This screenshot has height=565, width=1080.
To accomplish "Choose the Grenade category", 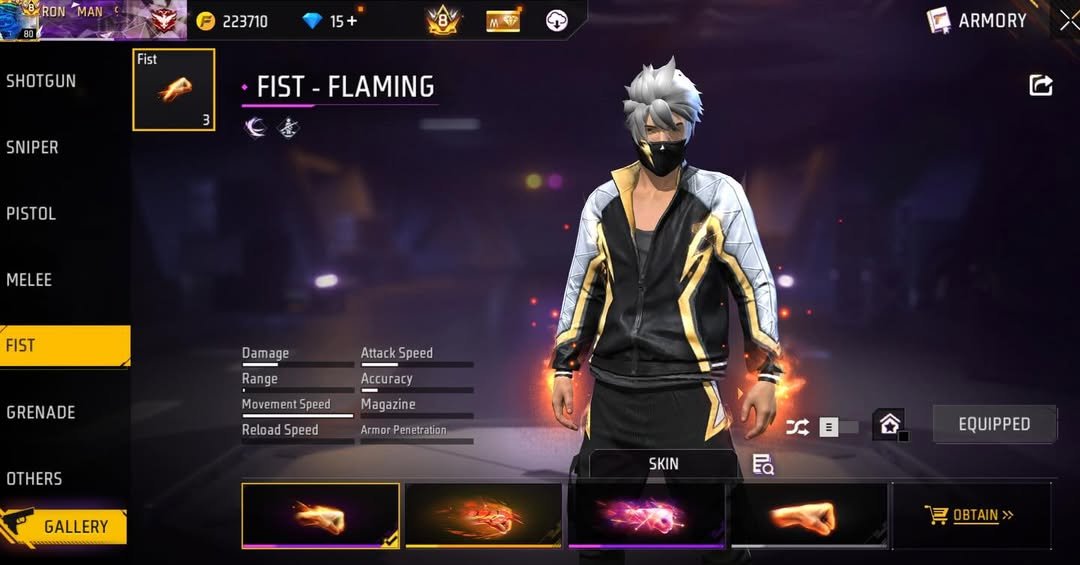I will tap(41, 412).
